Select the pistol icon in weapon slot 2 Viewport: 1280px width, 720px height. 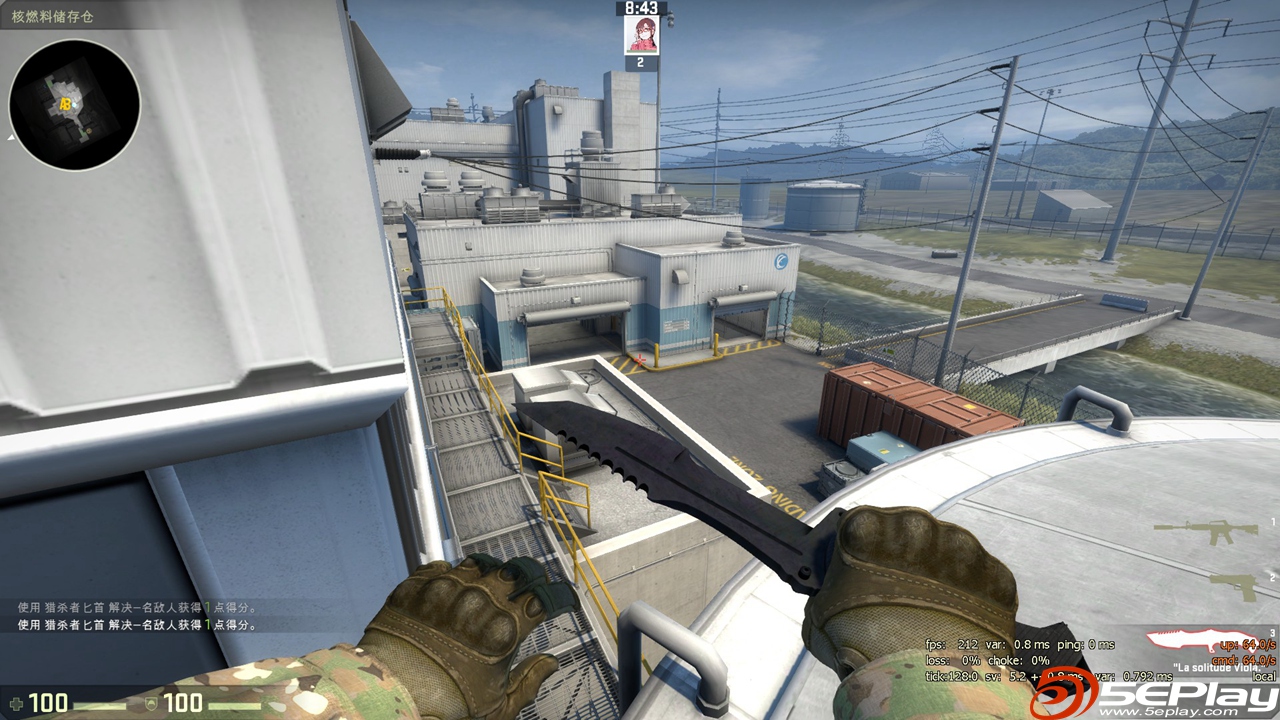1233,587
